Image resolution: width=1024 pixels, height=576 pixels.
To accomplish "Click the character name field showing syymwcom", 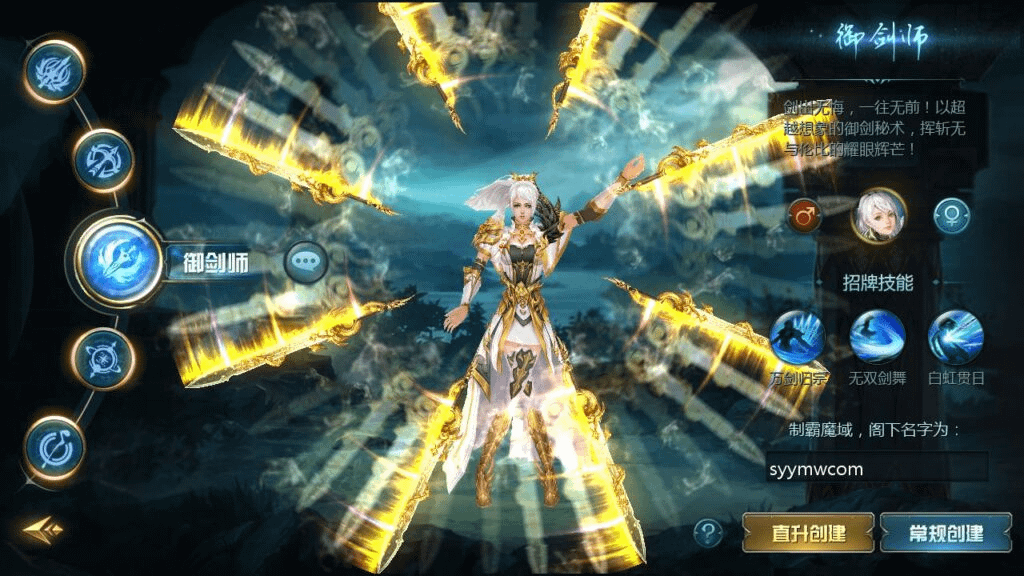I will 876,468.
